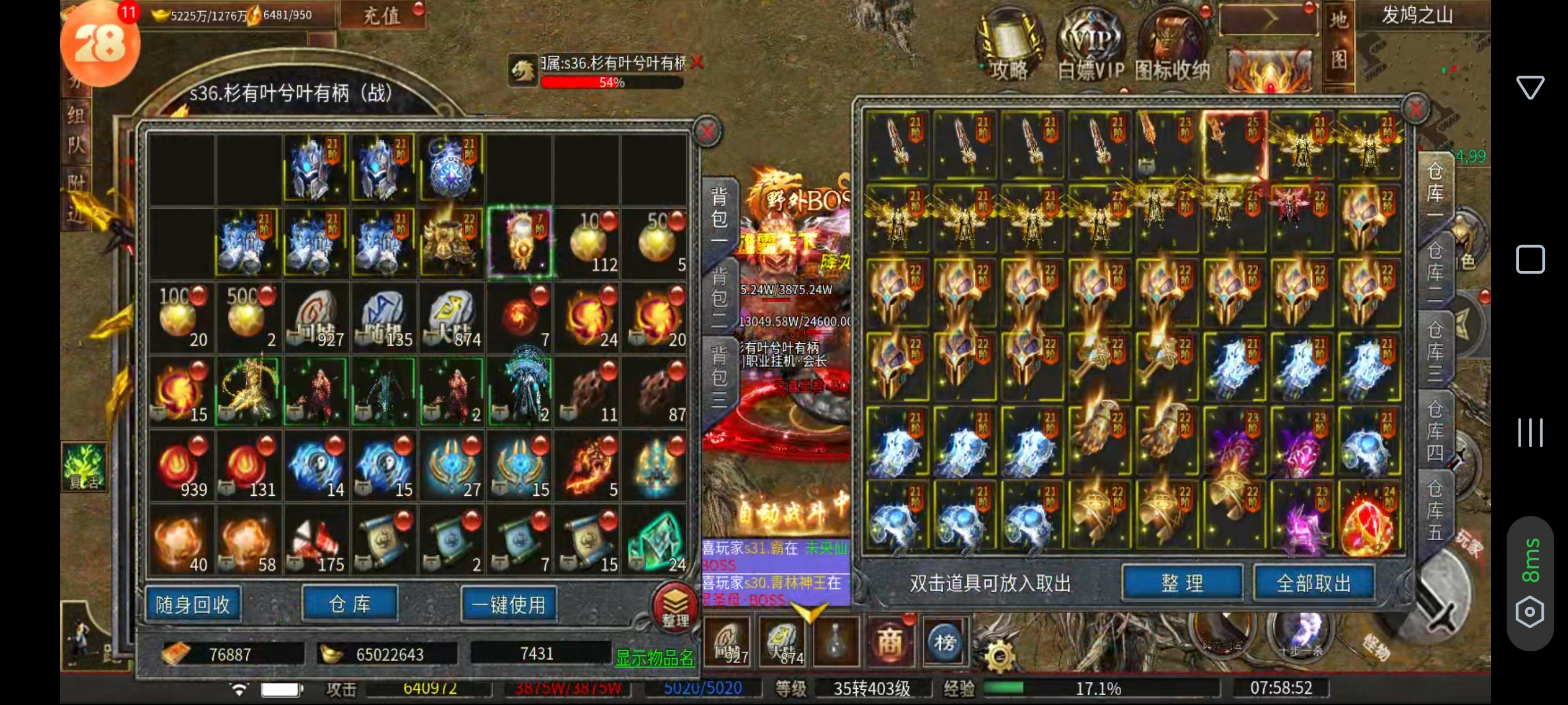Close the warehouse panel

click(1416, 109)
